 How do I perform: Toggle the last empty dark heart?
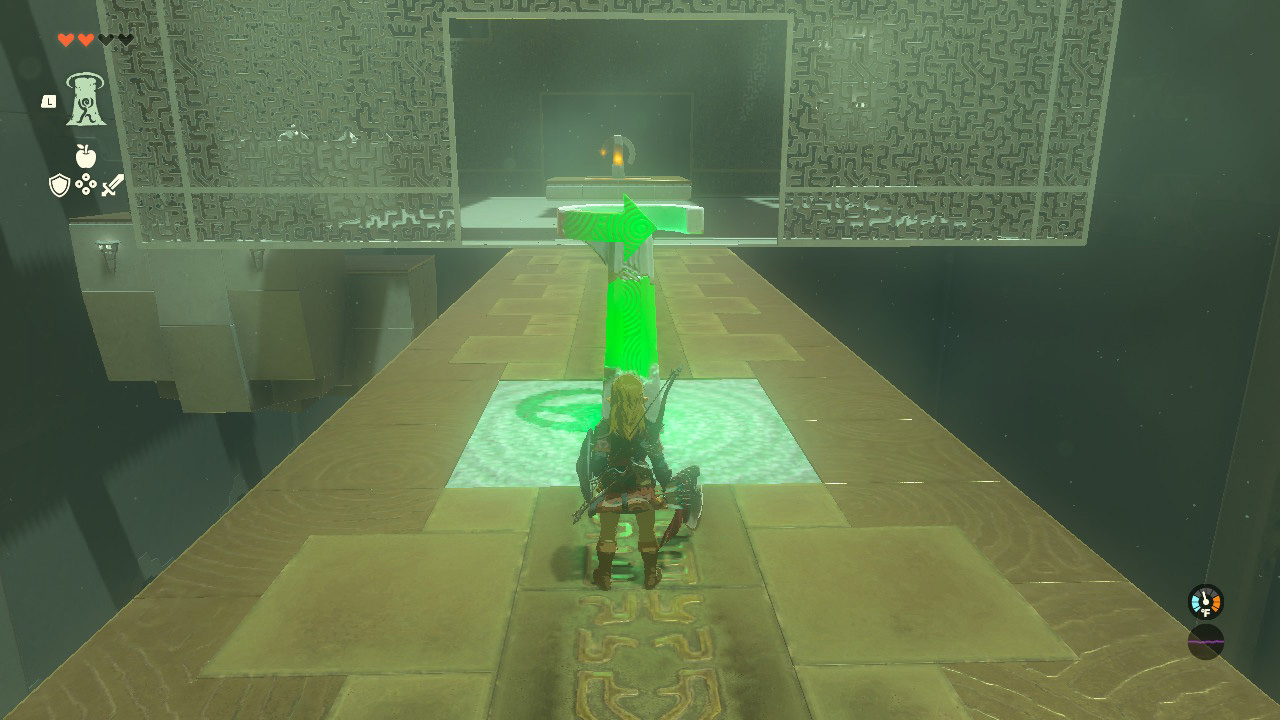coord(124,40)
